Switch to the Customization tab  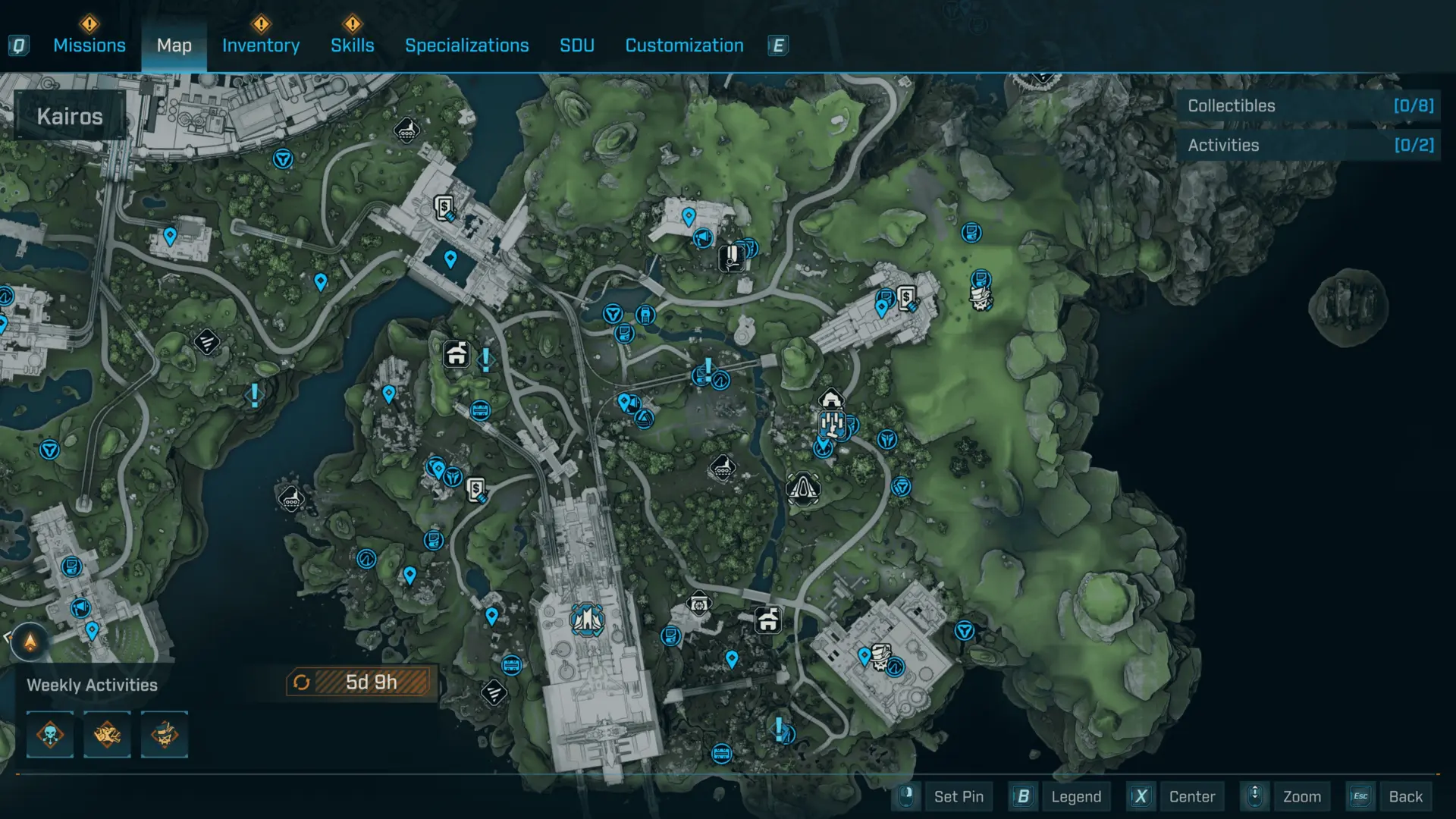point(684,45)
